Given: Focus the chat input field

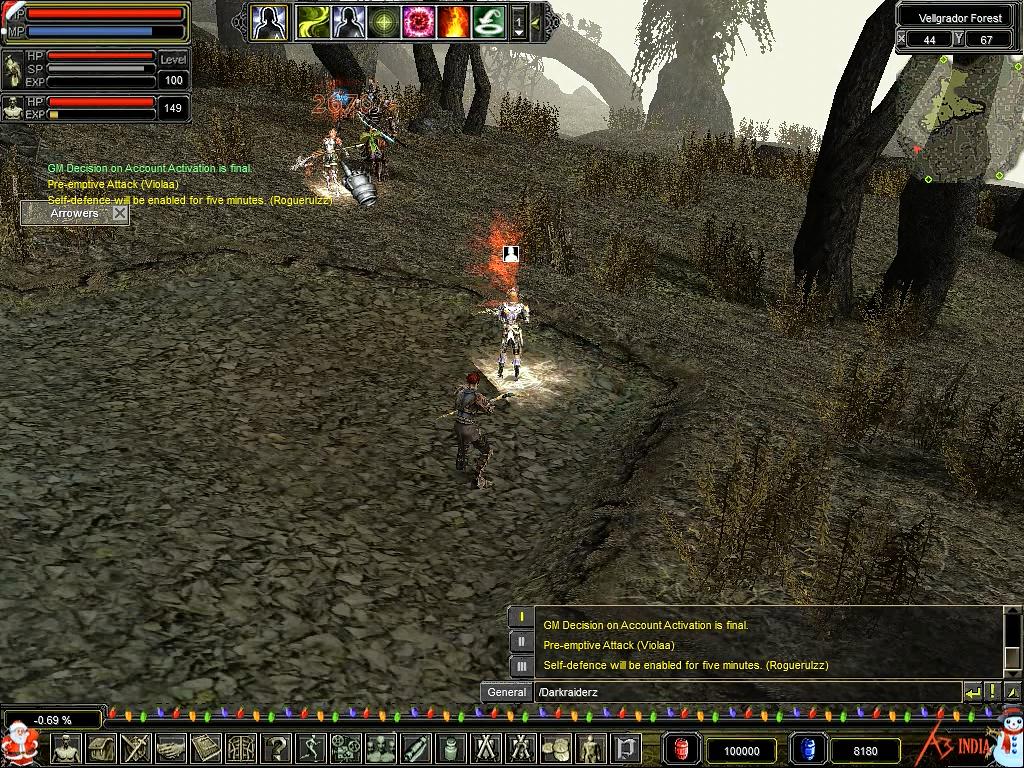Looking at the screenshot, I should click(745, 692).
